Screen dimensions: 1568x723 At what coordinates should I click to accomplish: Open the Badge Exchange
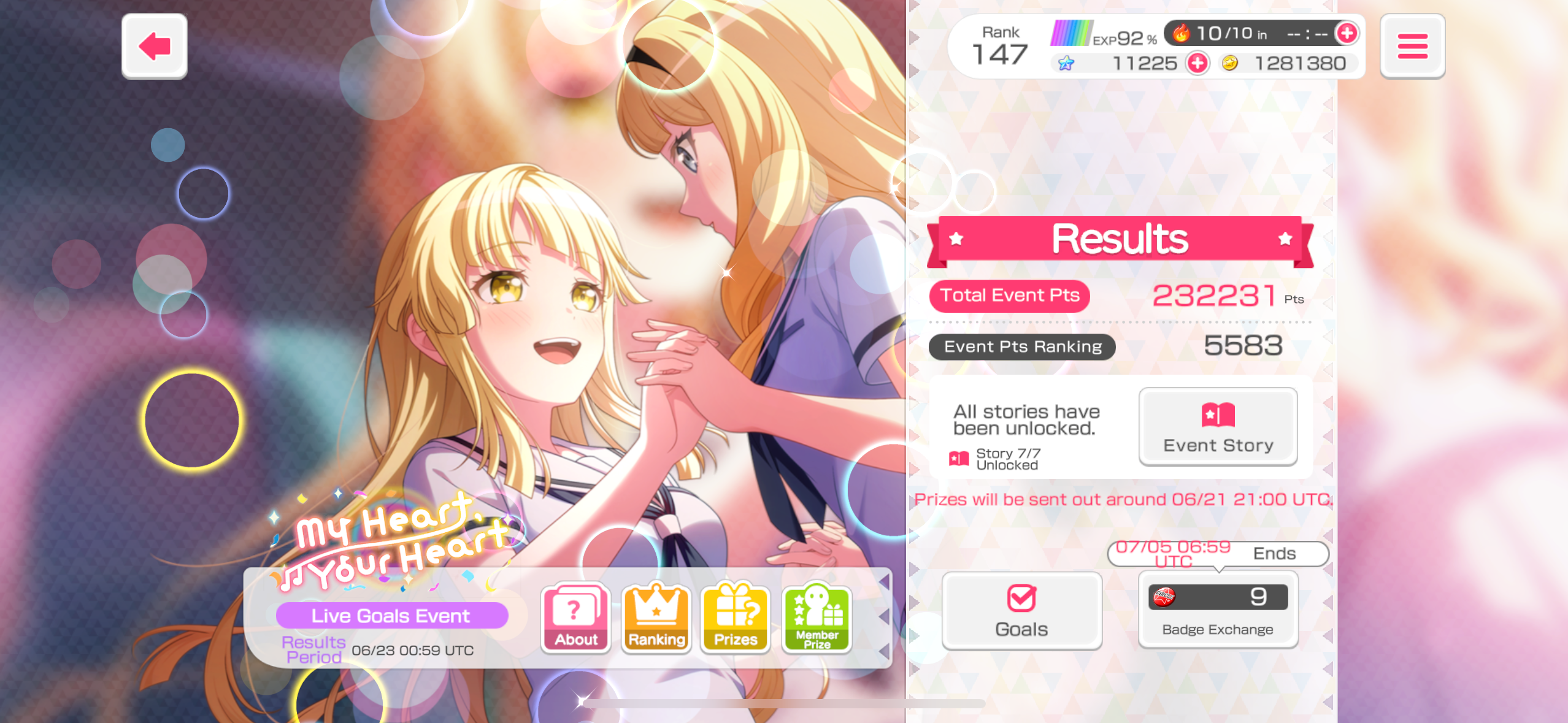click(x=1218, y=610)
